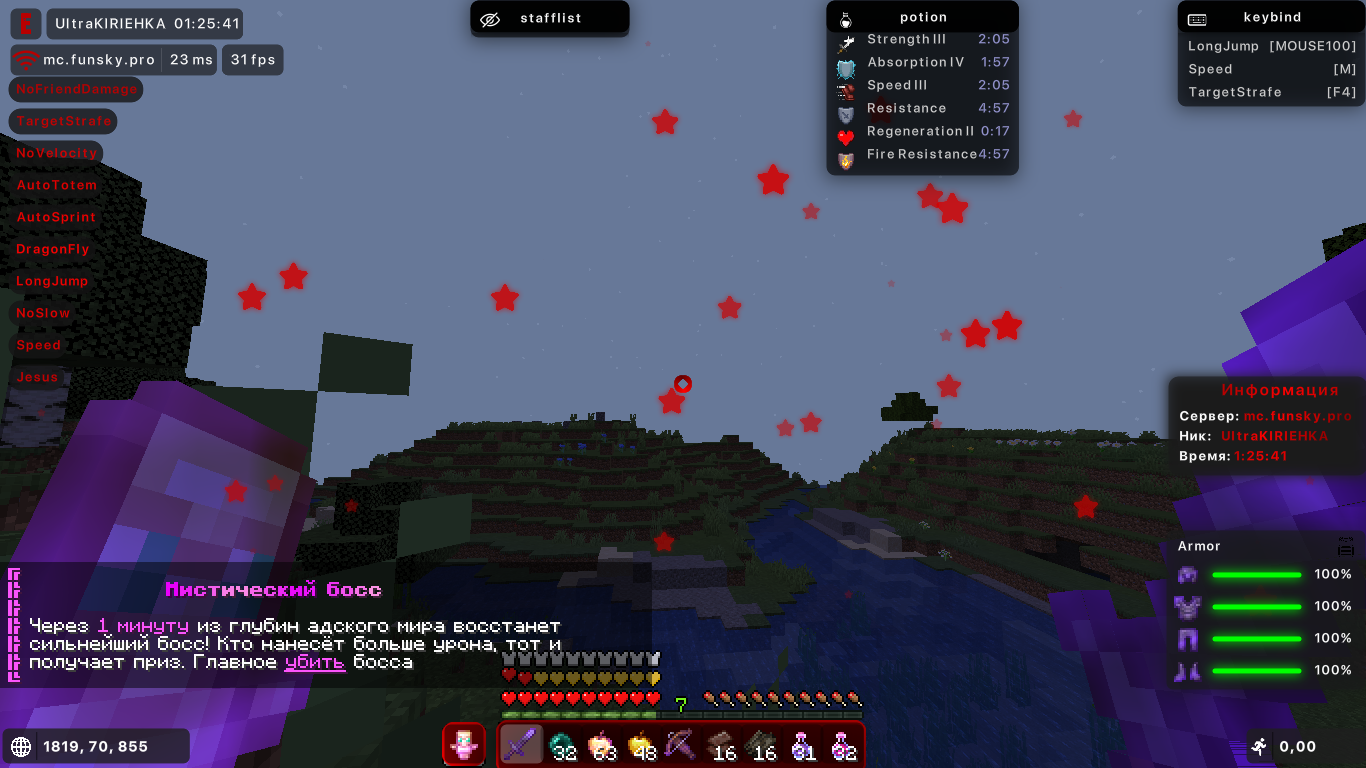Image resolution: width=1366 pixels, height=768 pixels.
Task: Click the Strength III potion effect icon
Action: point(846,40)
